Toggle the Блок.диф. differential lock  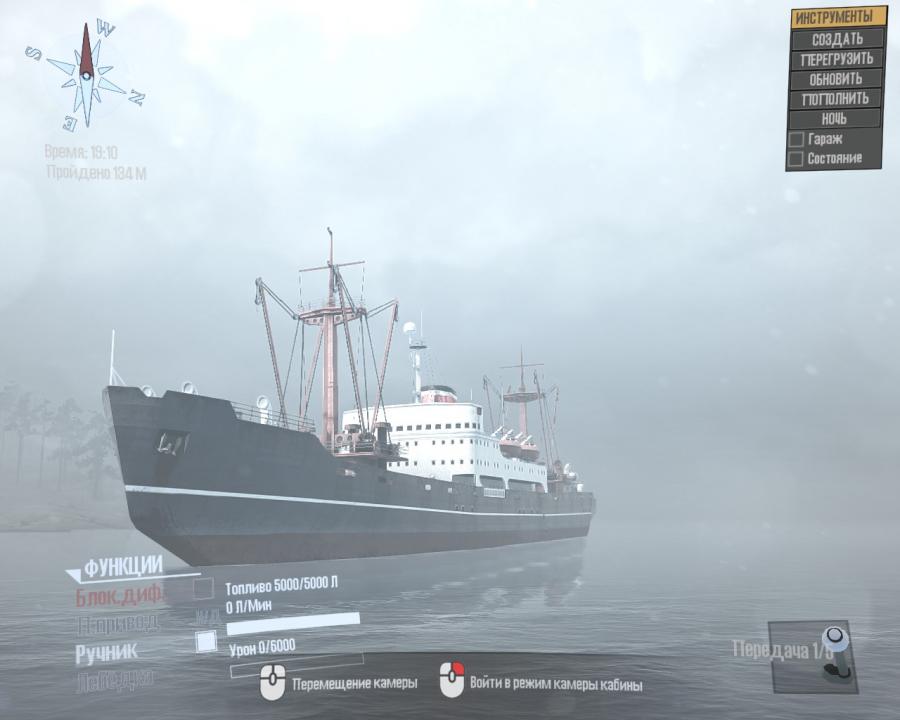point(119,597)
